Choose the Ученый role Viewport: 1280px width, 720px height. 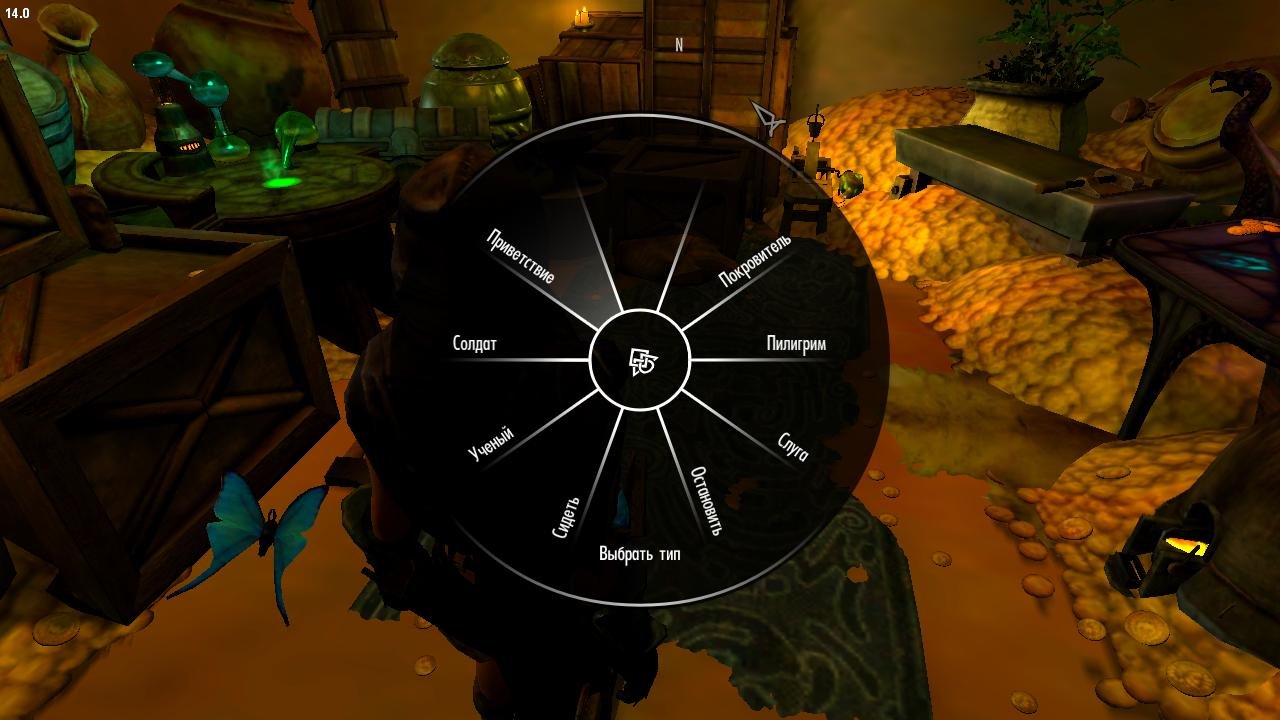tap(491, 441)
